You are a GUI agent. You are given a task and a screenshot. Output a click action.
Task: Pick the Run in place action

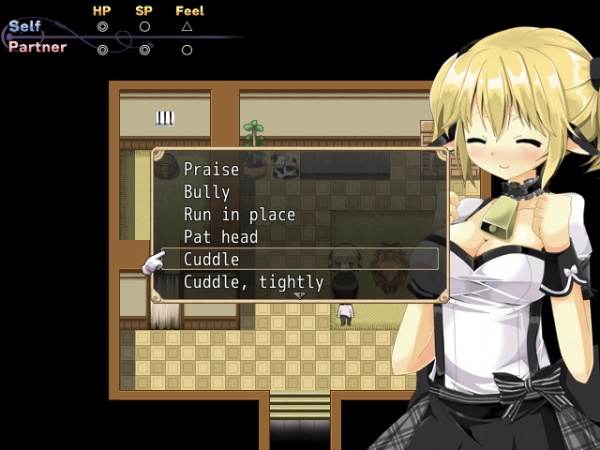239,215
